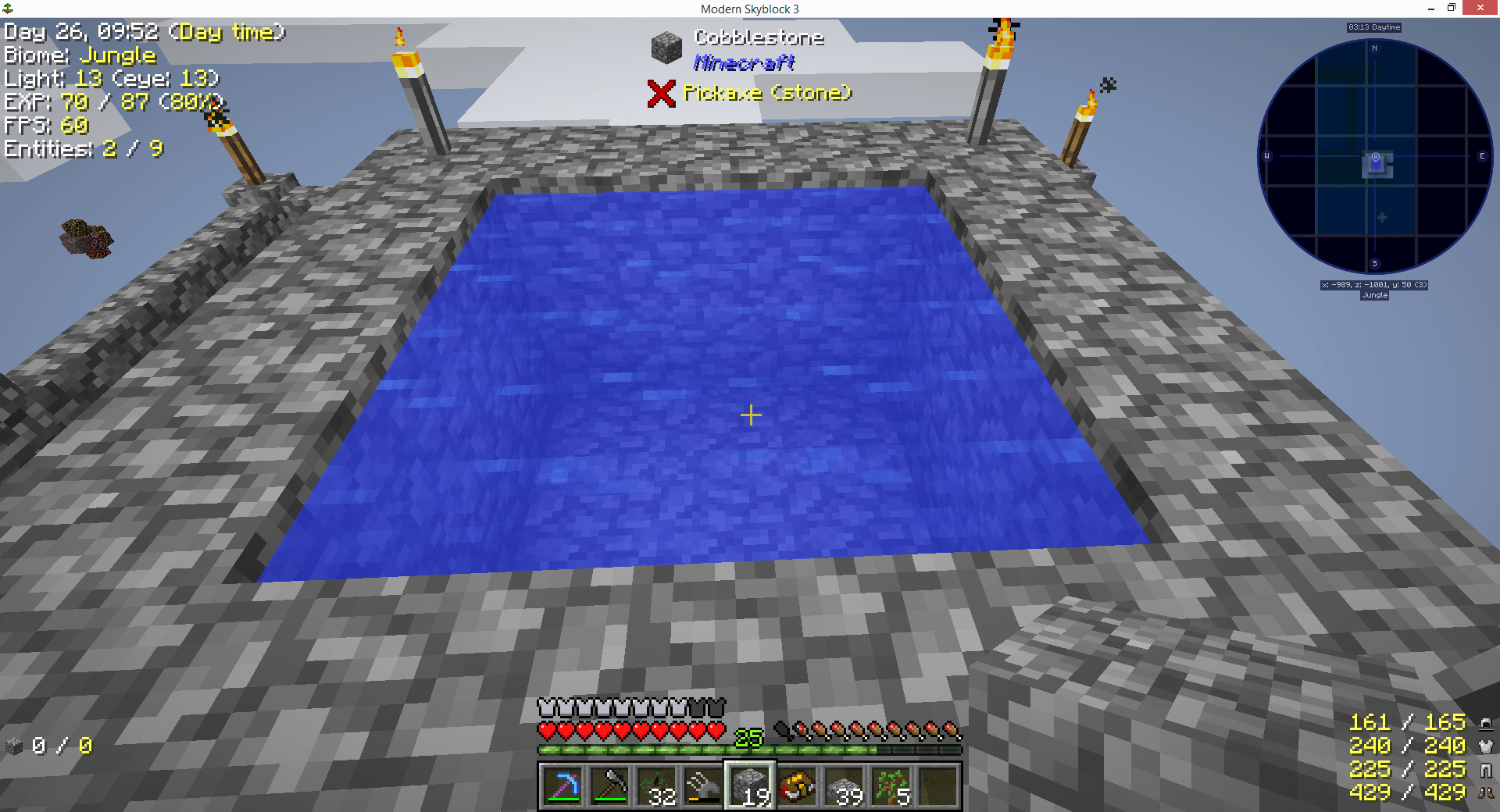The image size is (1500, 812).
Task: Click the Jungle biome label under the minimap
Action: point(1373,294)
